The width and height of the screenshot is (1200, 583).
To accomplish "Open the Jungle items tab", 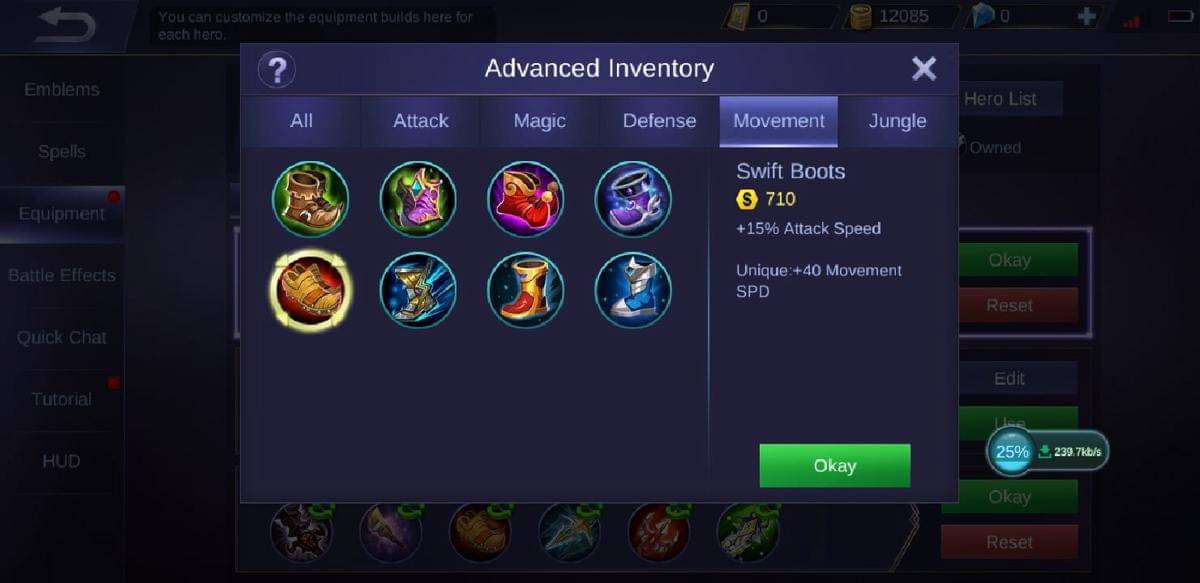I will click(897, 121).
